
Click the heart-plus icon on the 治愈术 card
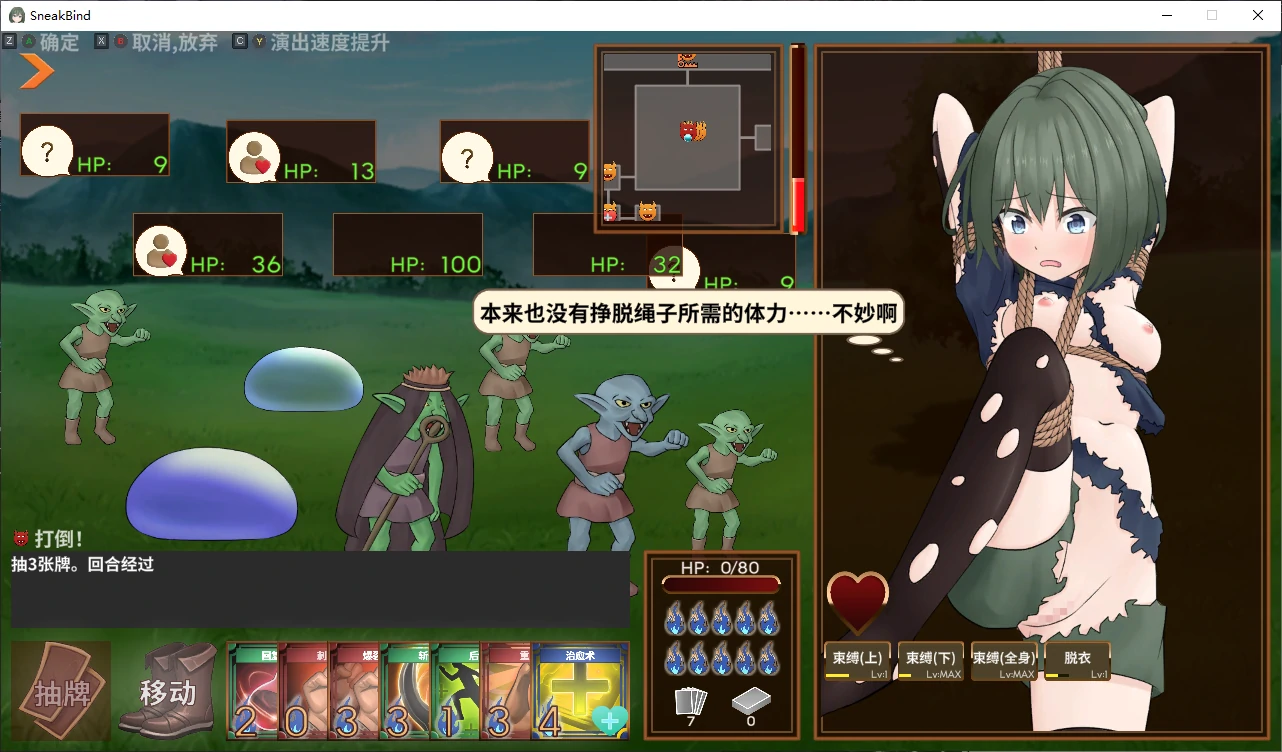click(611, 718)
